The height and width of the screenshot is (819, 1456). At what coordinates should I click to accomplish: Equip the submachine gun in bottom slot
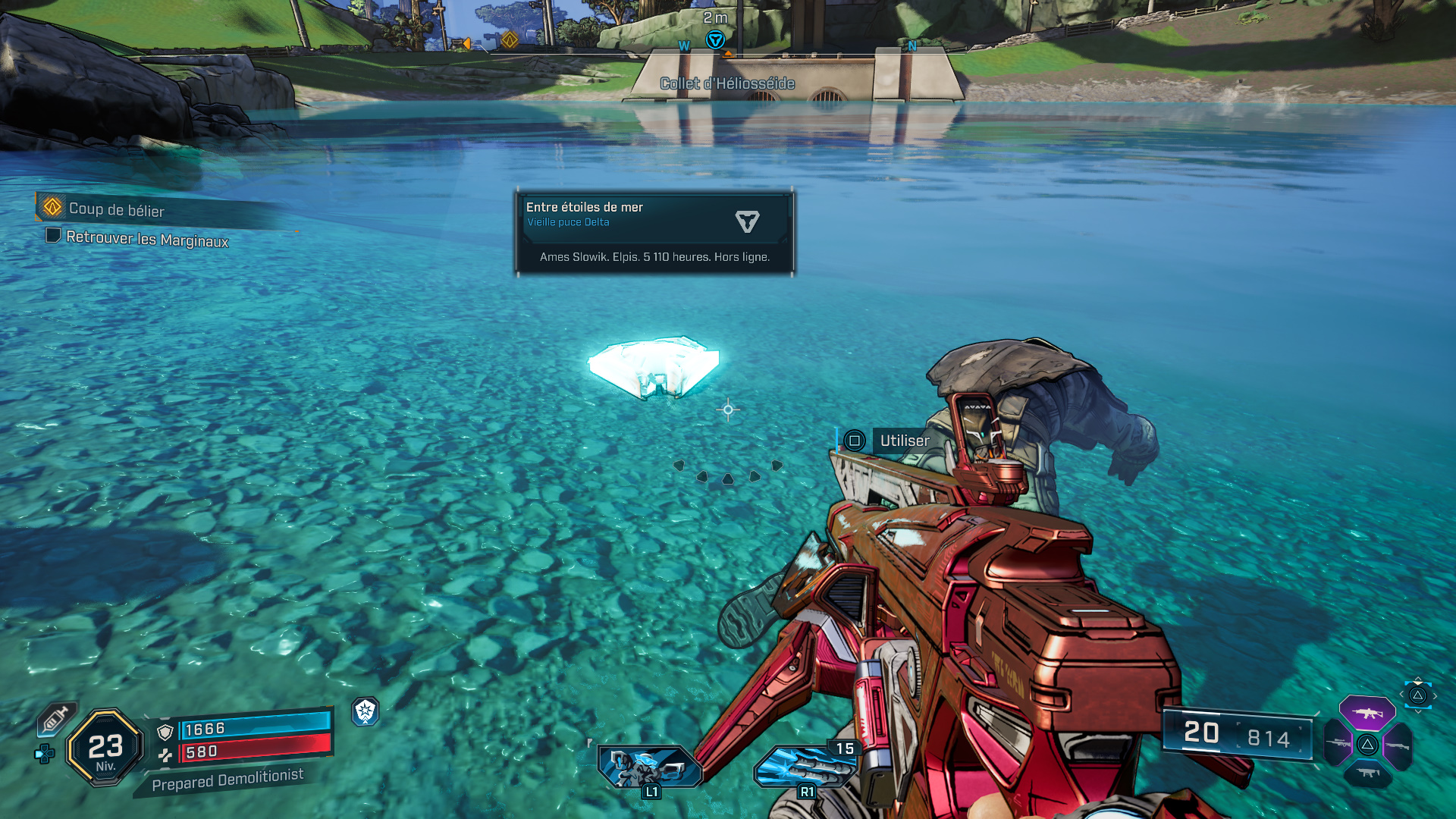pos(1367,773)
